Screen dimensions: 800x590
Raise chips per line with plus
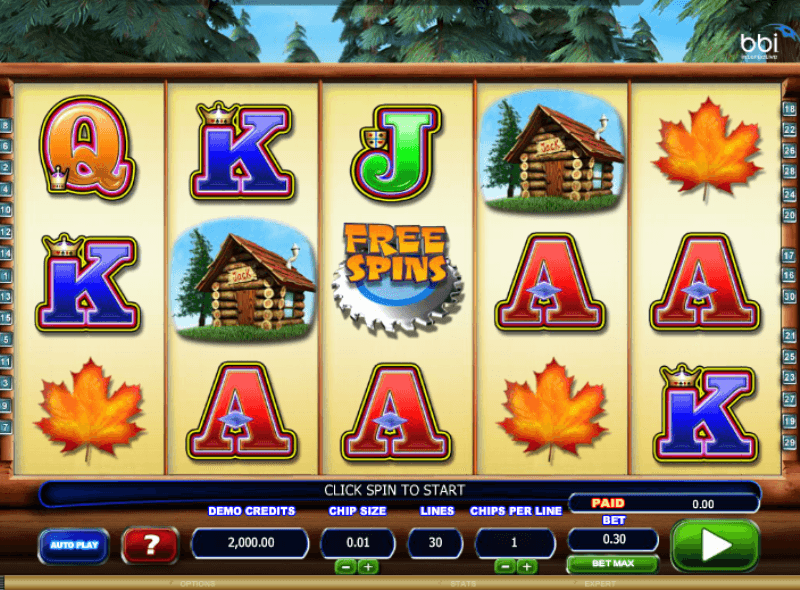click(x=527, y=566)
